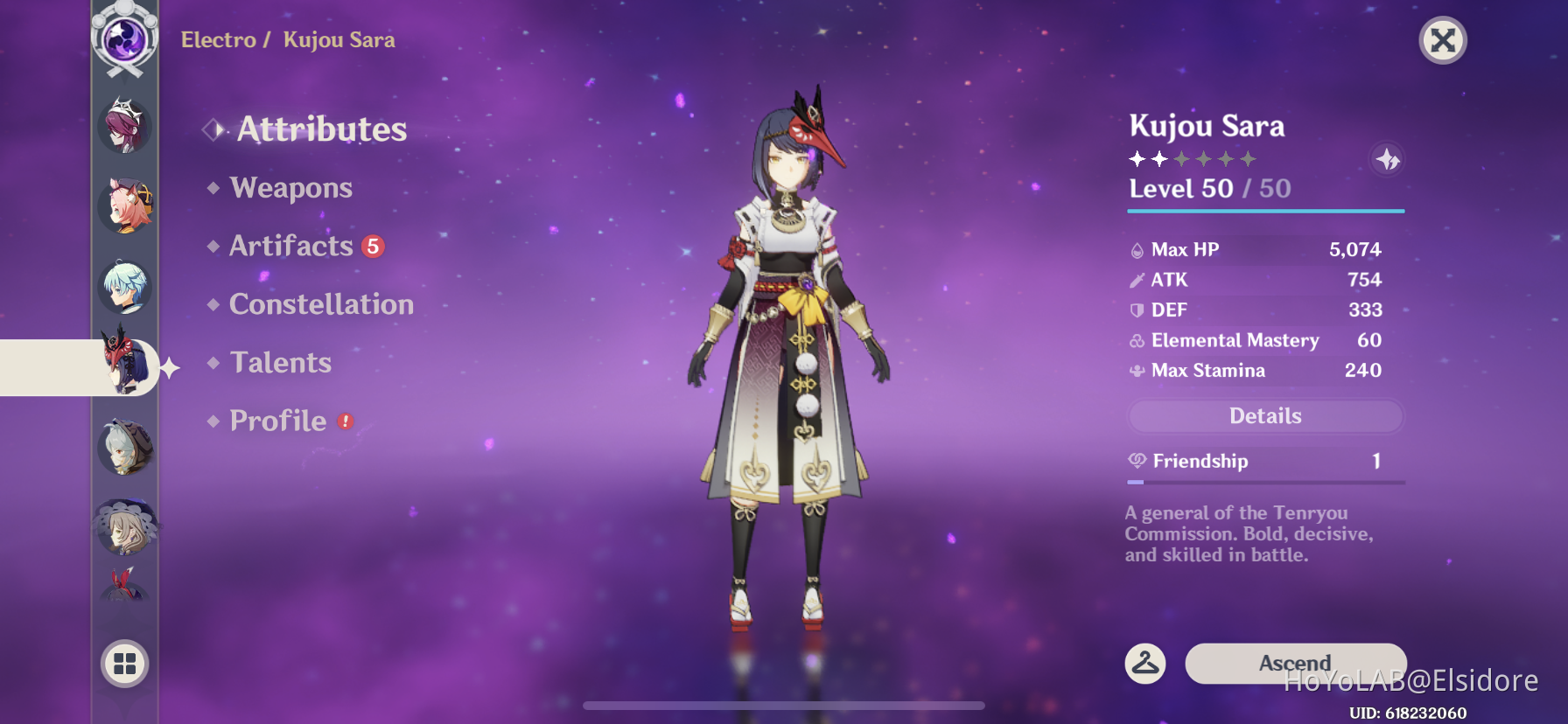
Task: Select Rosaria's portrait in the character sidebar
Action: [124, 126]
